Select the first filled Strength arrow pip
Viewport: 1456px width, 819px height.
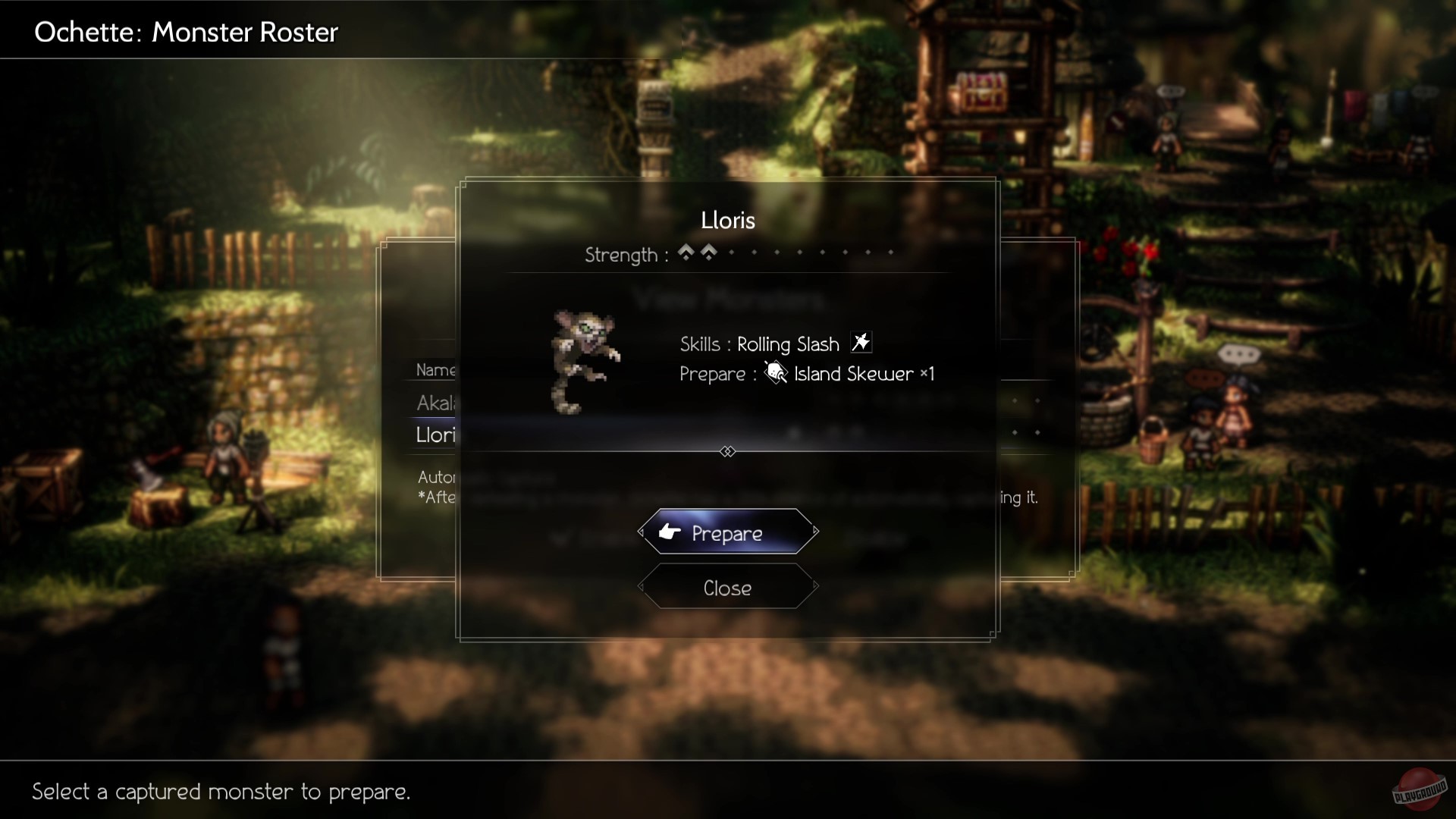686,253
